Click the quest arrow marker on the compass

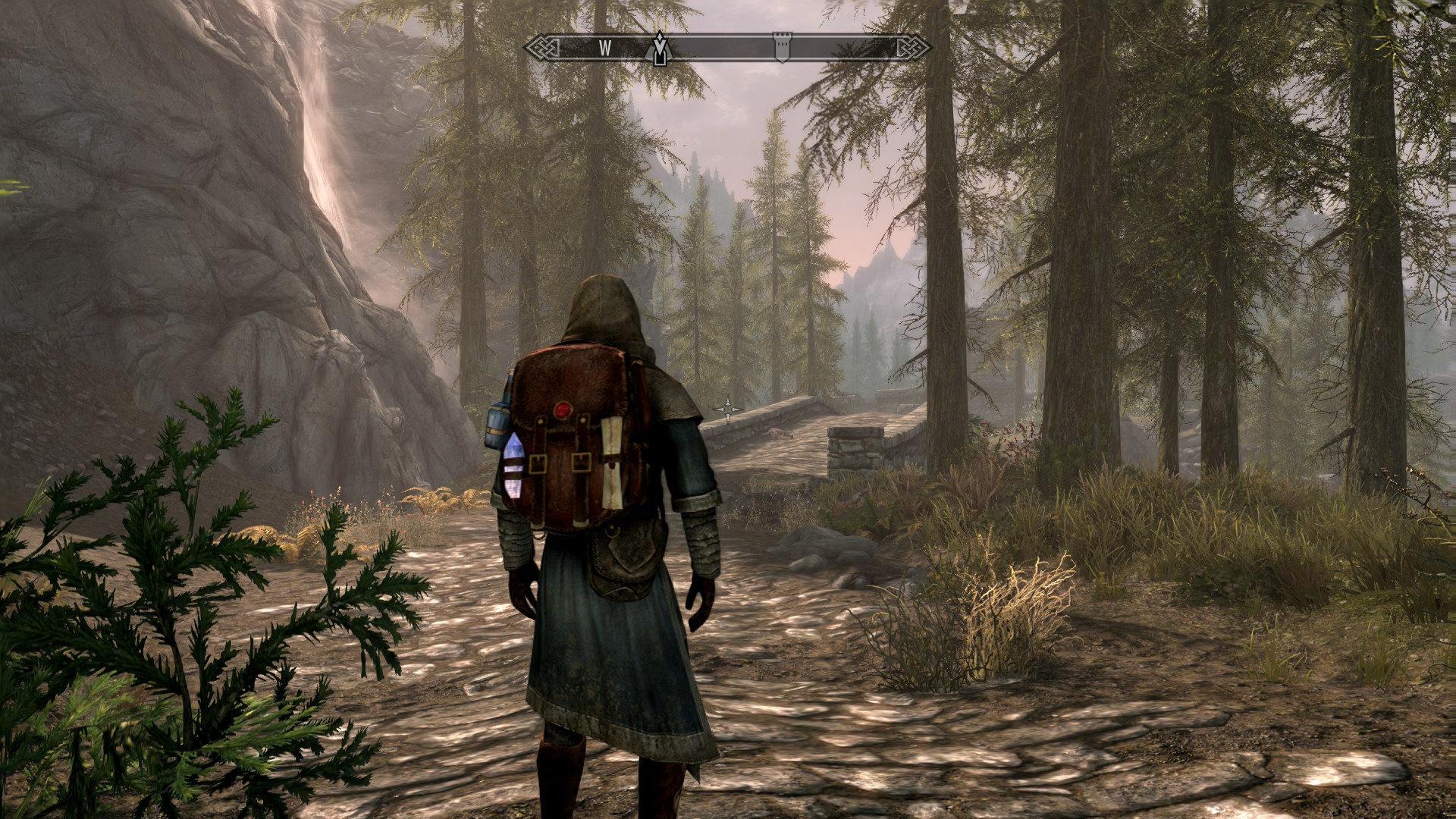coord(661,49)
